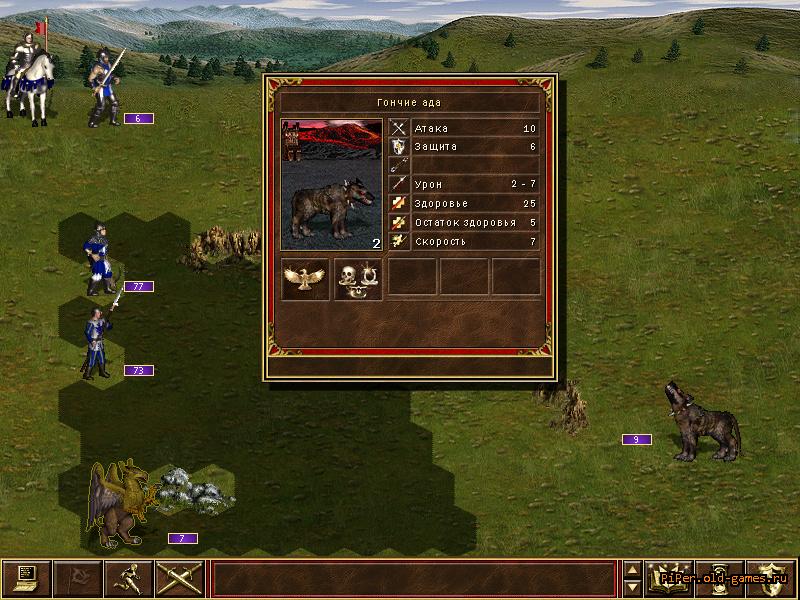Select the Wait hourglass button
800x600 pixels.
coord(719,578)
